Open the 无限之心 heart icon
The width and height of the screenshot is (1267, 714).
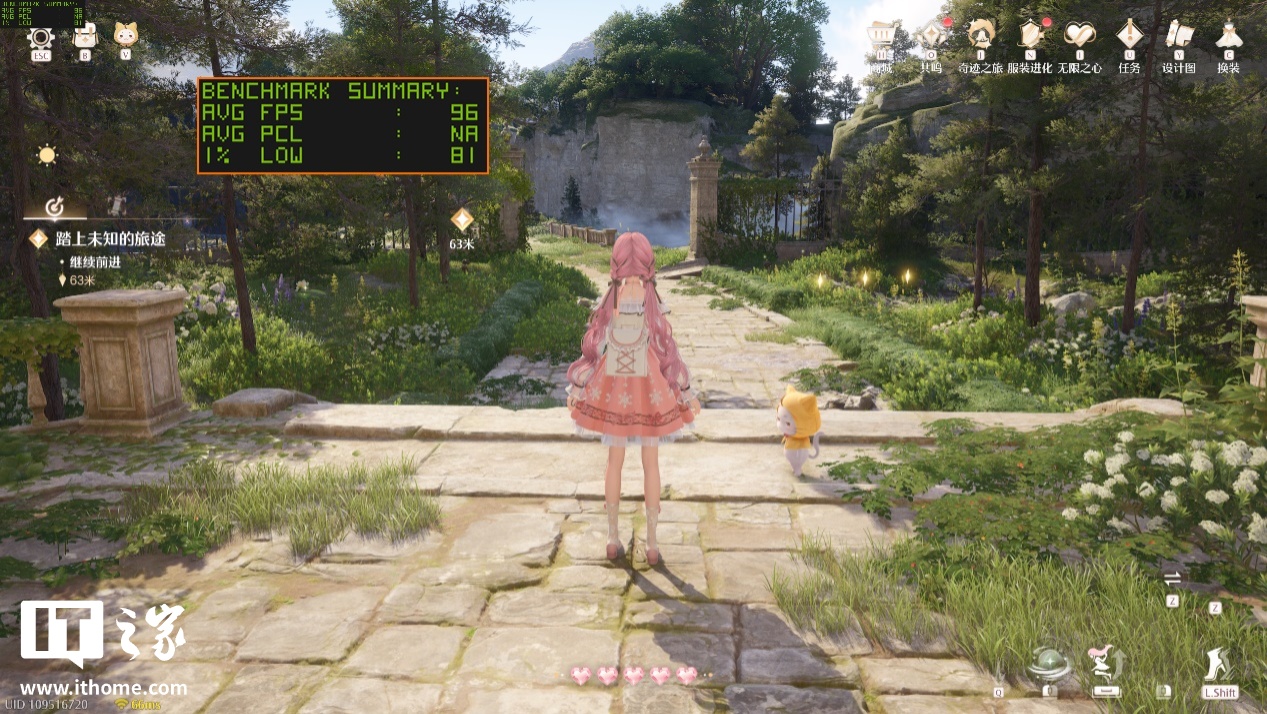click(x=1080, y=36)
